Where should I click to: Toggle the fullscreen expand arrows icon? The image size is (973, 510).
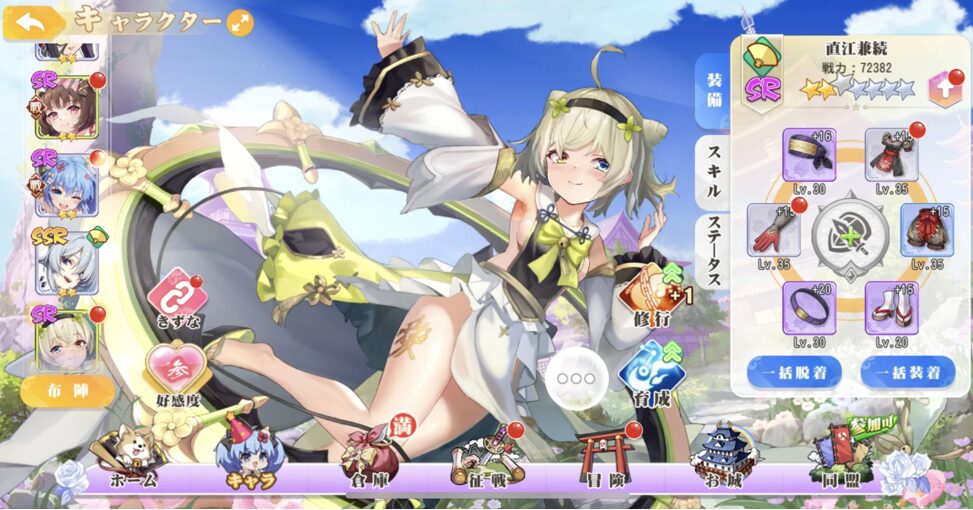(240, 22)
